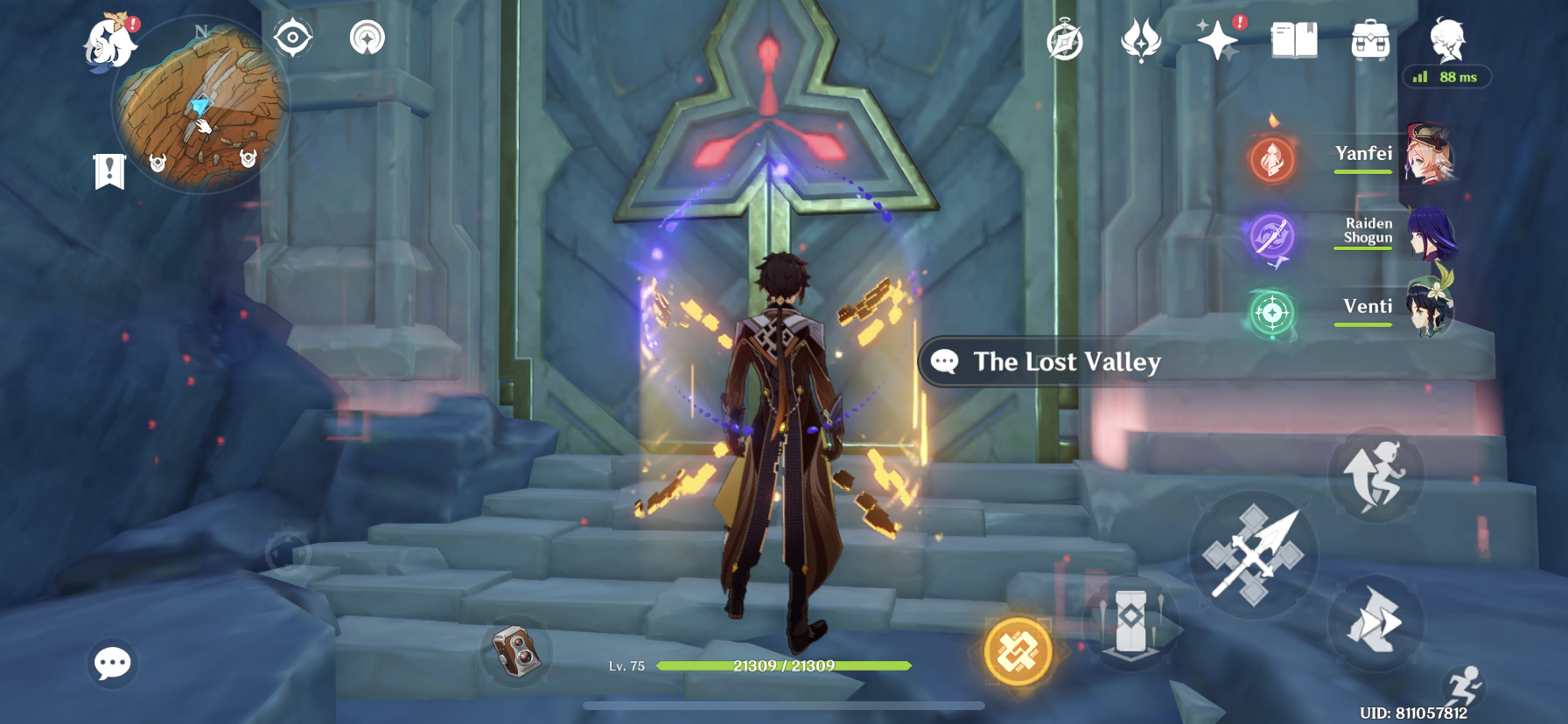This screenshot has height=724, width=1568.
Task: Tap the jump button
Action: [x=1376, y=475]
